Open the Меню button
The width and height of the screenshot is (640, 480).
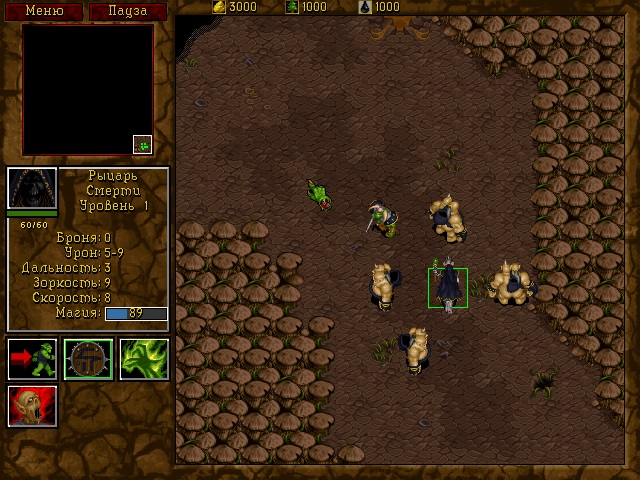(x=44, y=11)
